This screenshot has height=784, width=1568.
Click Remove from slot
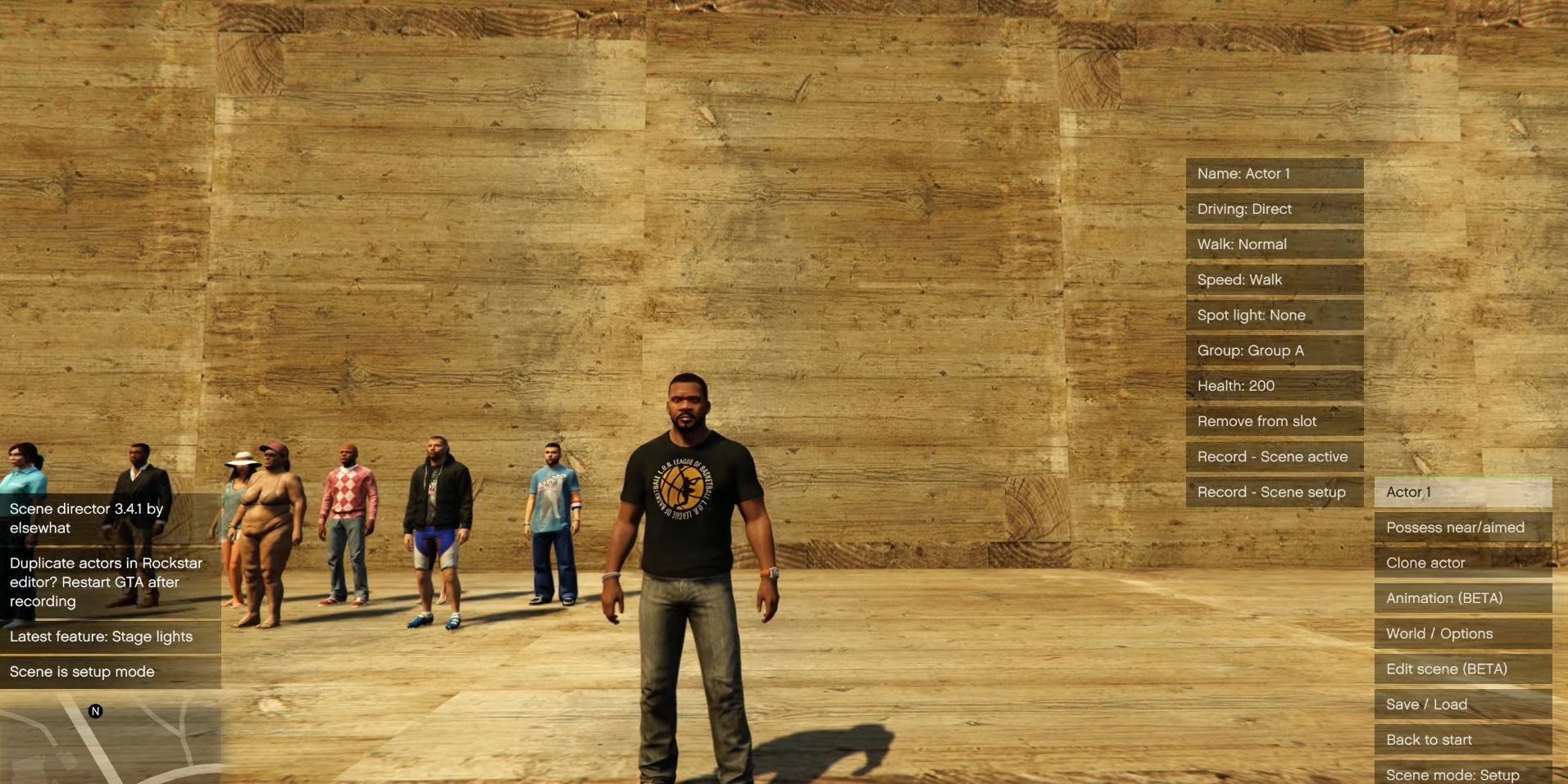point(1275,421)
